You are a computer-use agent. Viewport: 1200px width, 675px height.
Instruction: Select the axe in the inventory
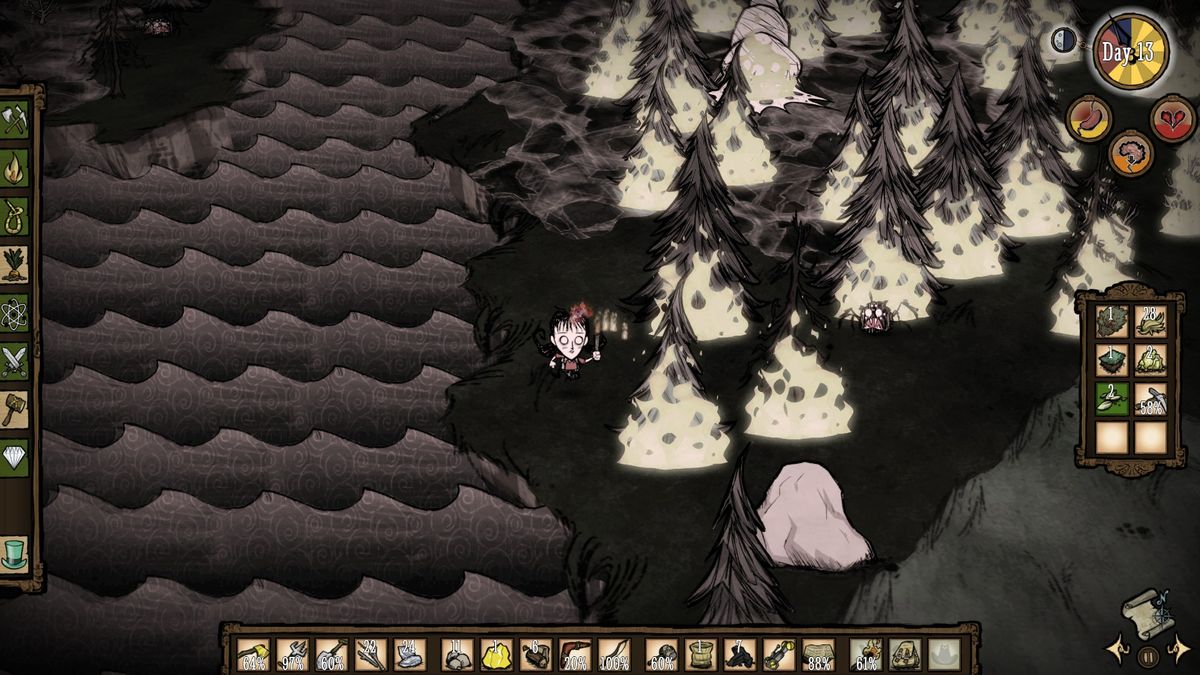pos(251,653)
